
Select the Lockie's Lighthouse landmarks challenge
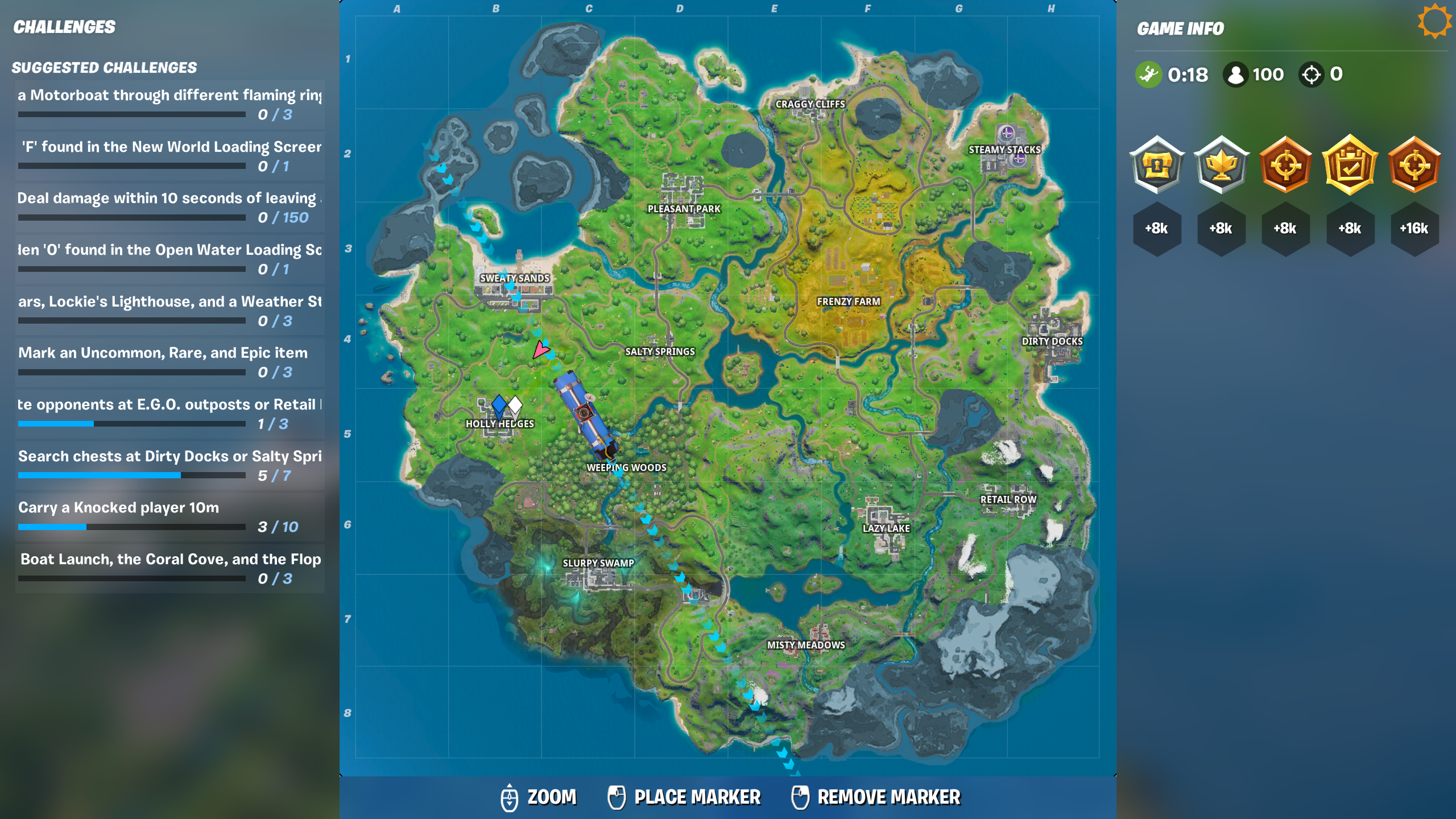coord(169,309)
